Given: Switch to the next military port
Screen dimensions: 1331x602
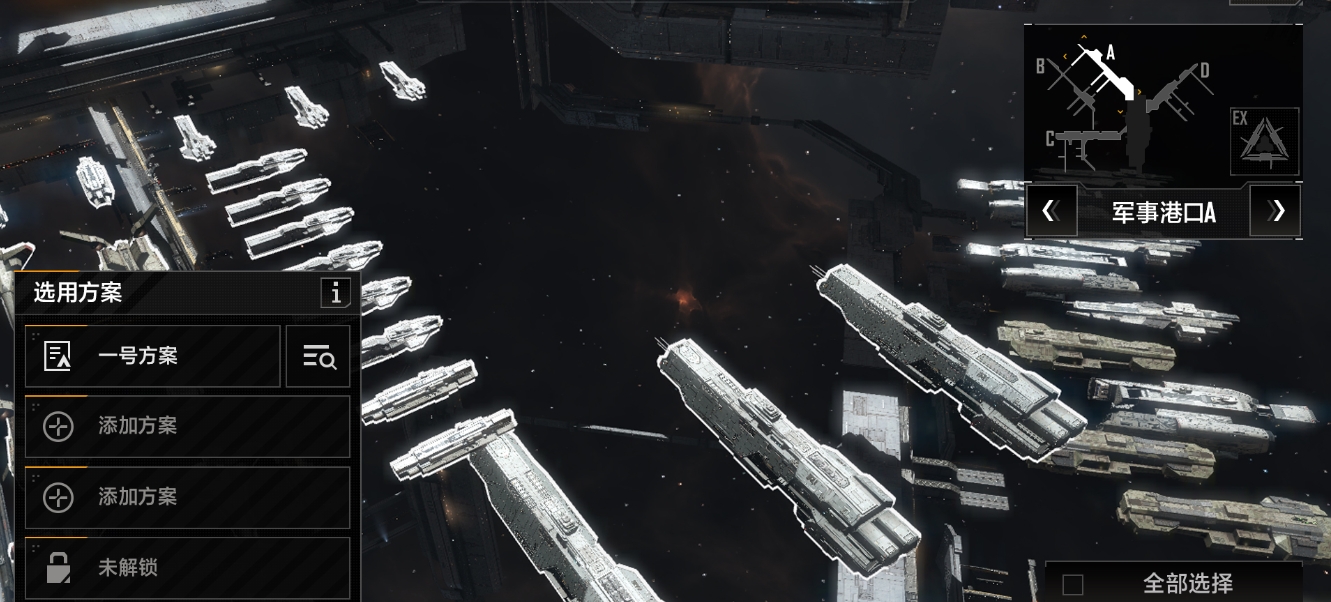Looking at the screenshot, I should point(1276,211).
